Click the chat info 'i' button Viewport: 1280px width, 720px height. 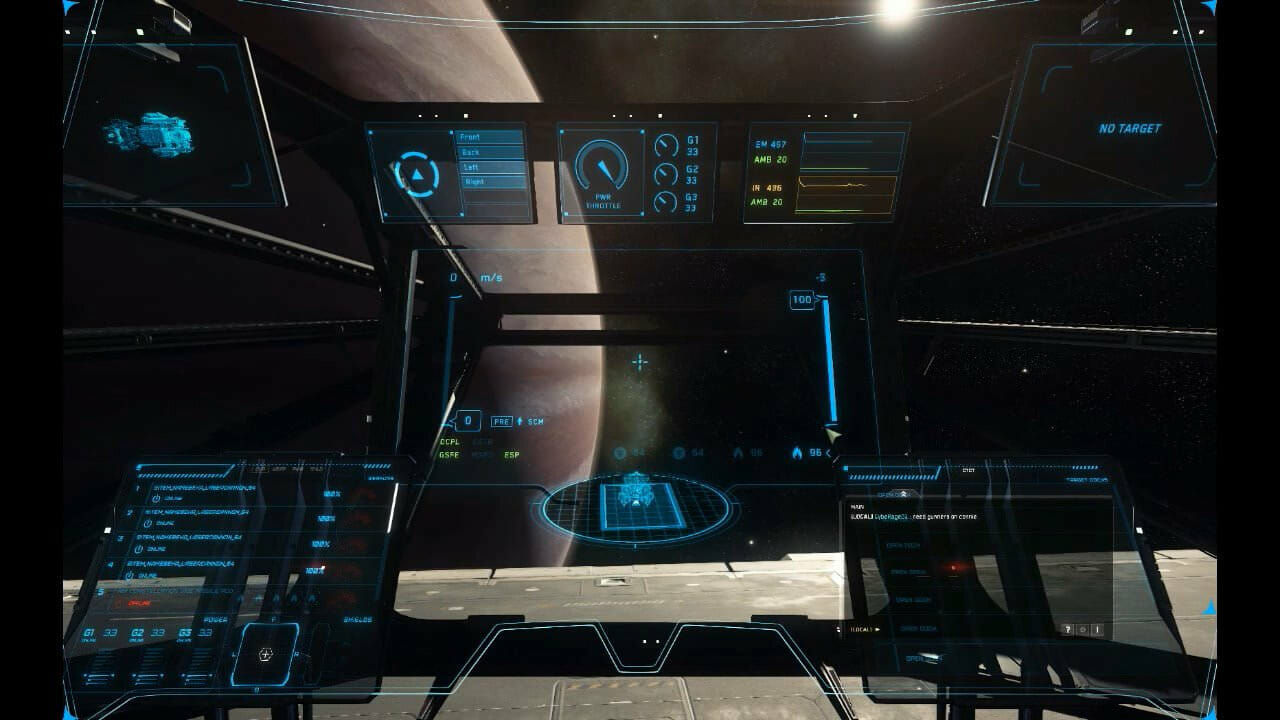pyautogui.click(x=1097, y=630)
